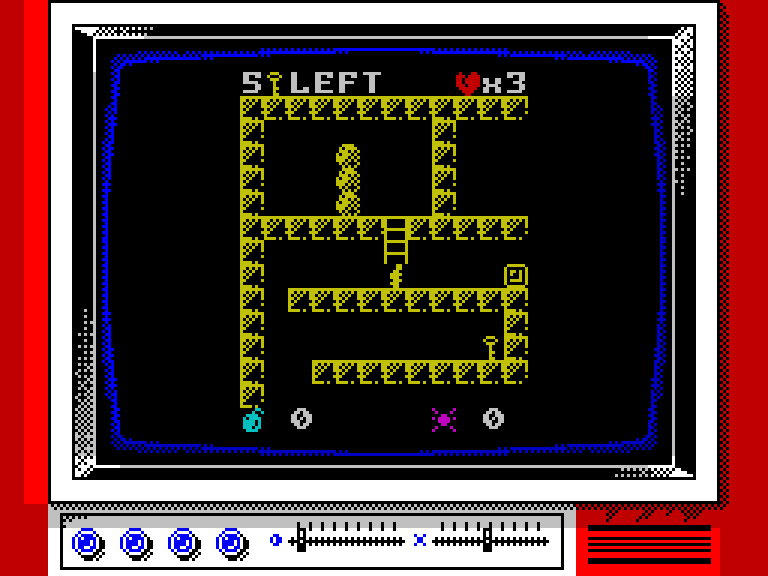Select the cyan bomb icon in the HUD
The image size is (768, 576).
(252, 420)
